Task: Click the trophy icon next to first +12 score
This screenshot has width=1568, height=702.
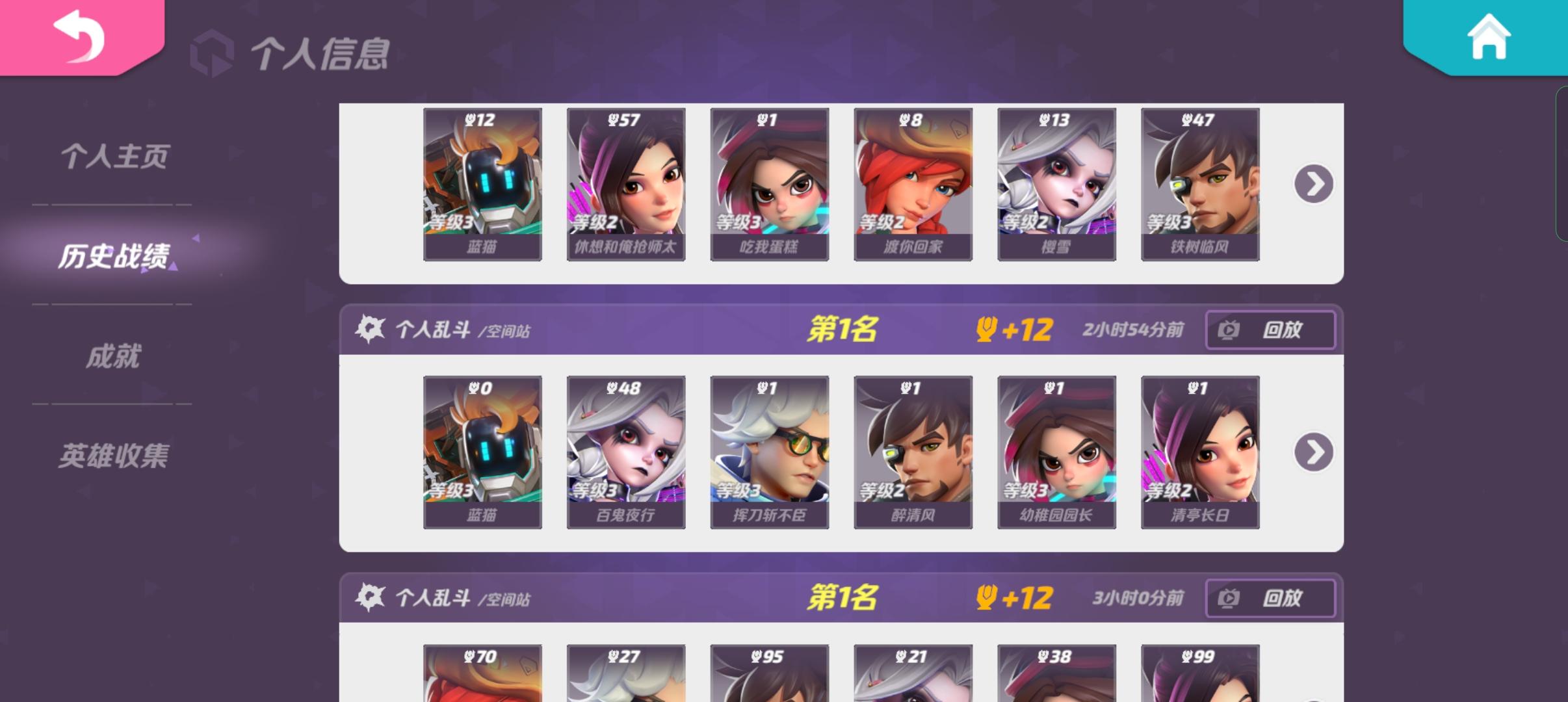Action: 986,330
